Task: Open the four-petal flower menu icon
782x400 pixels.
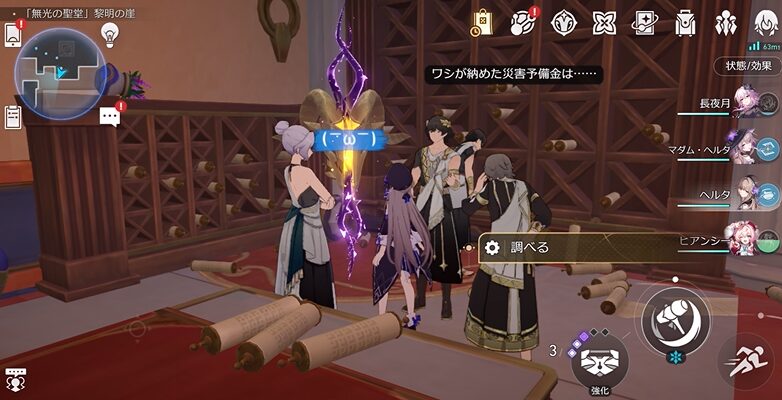Action: point(604,22)
